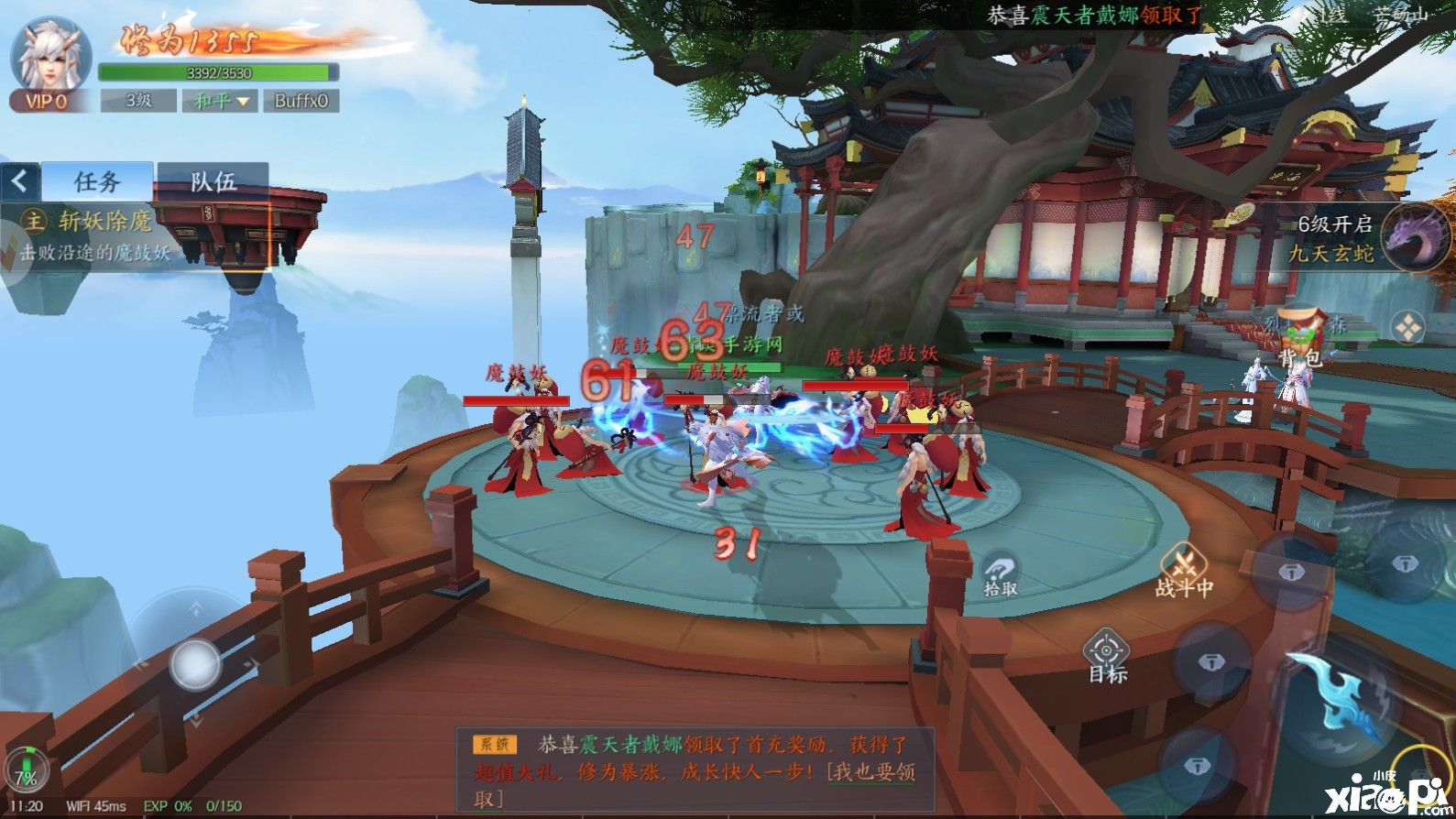
Task: Open the 九天玄蛇 unlock preview icon
Action: tap(1416, 236)
